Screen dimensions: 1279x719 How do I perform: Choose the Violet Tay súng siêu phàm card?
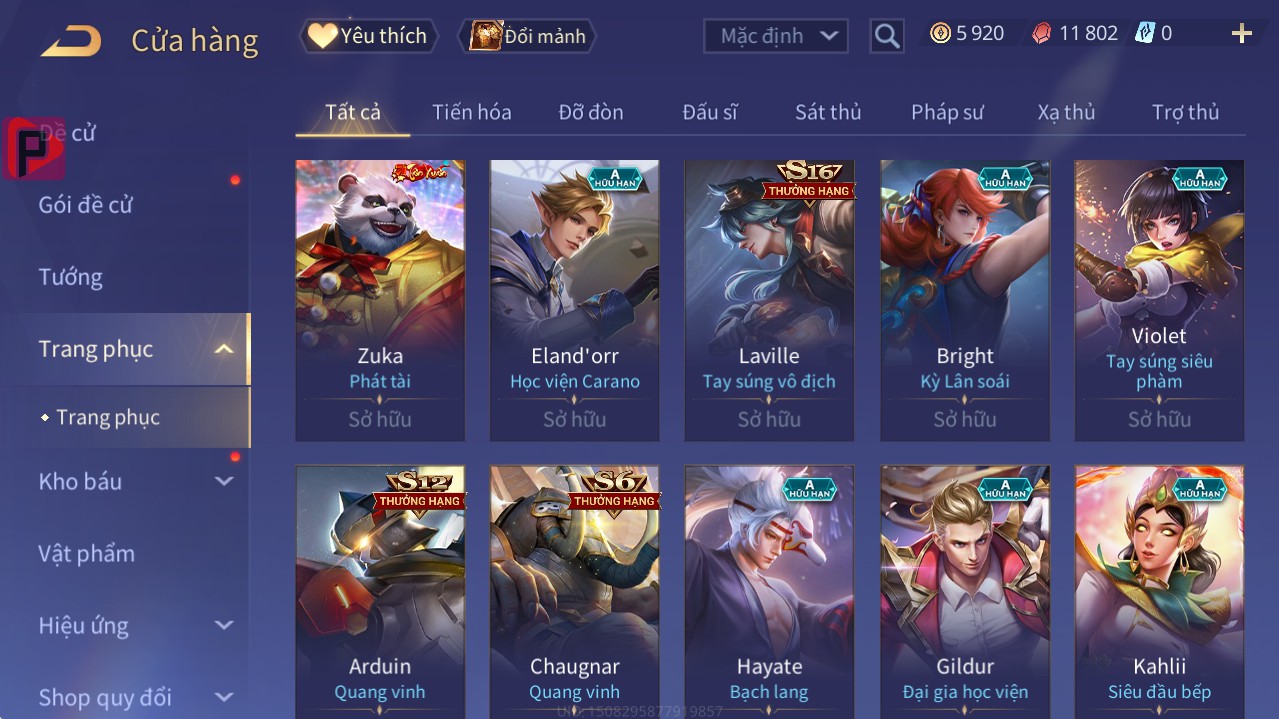(1159, 300)
